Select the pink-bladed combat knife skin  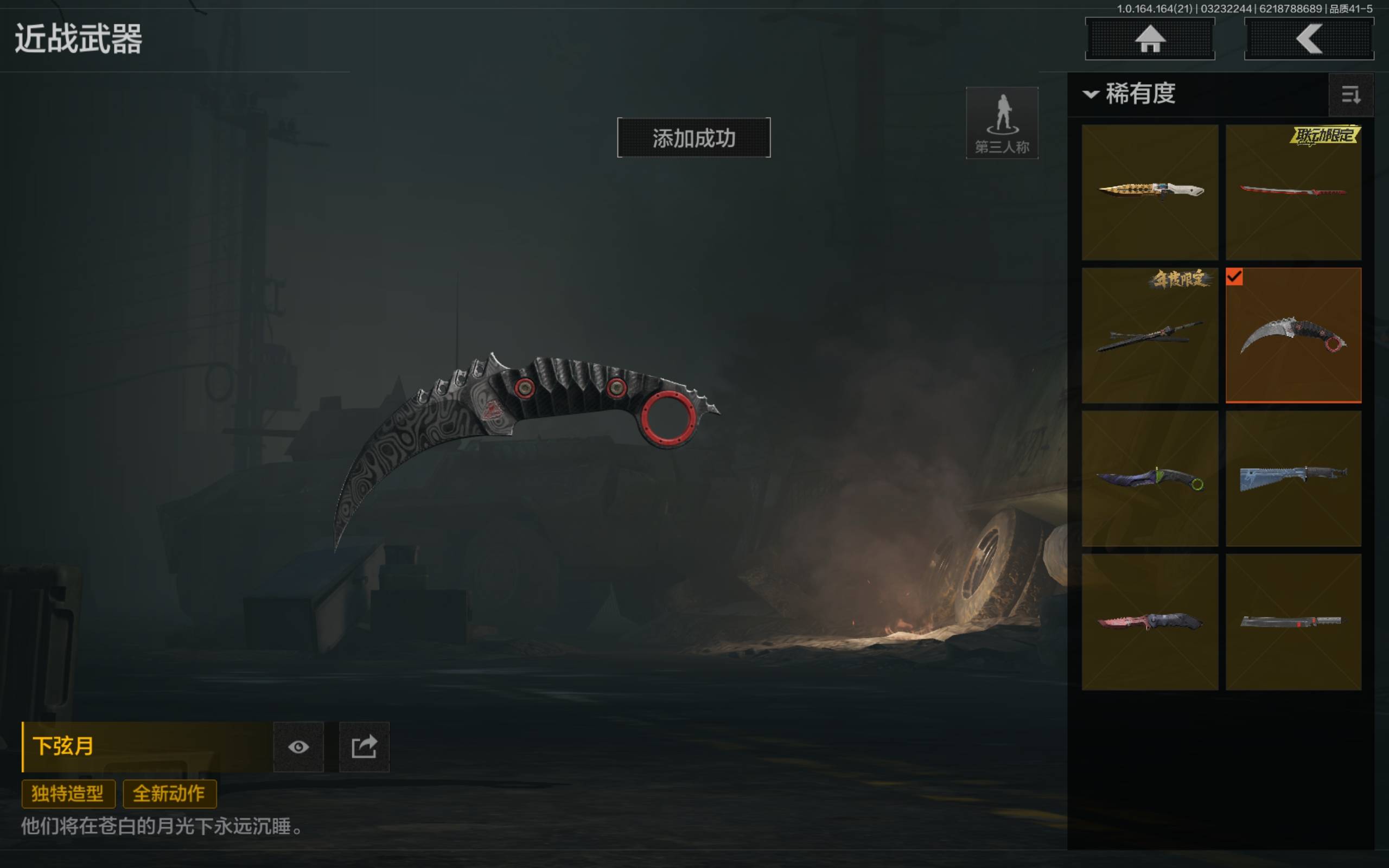[1150, 622]
